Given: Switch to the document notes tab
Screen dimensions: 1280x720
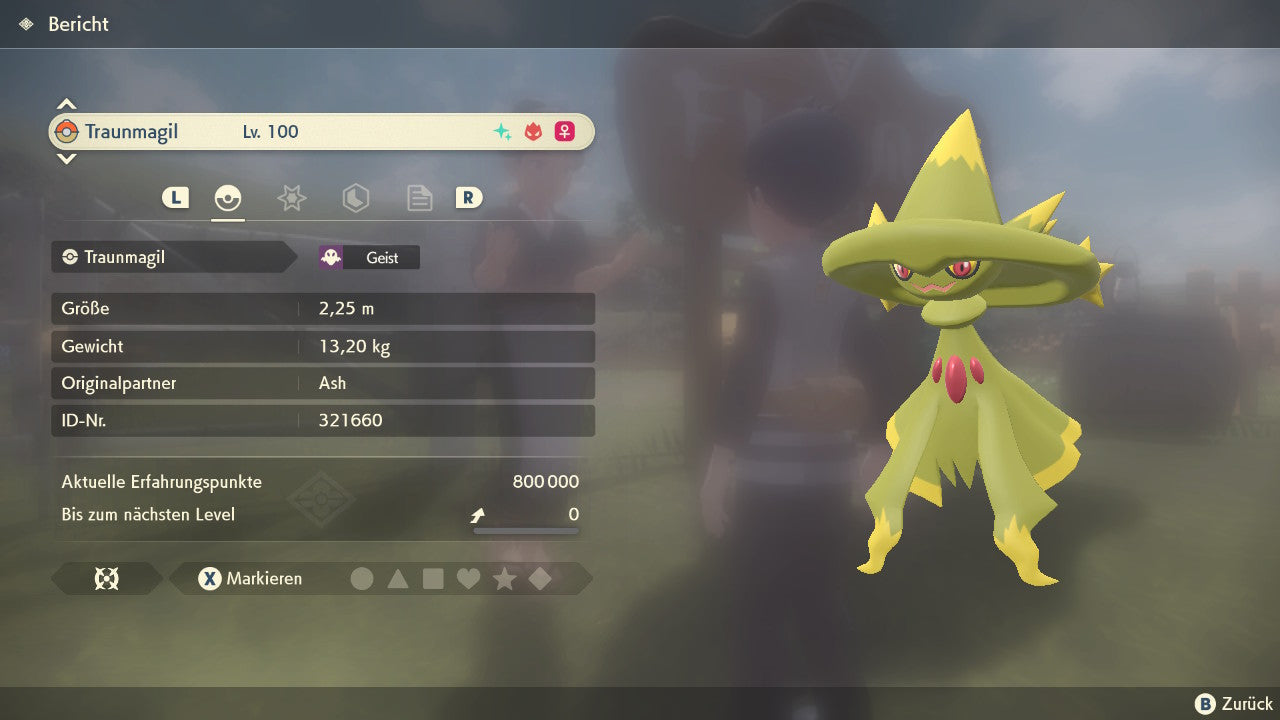Looking at the screenshot, I should [x=419, y=198].
